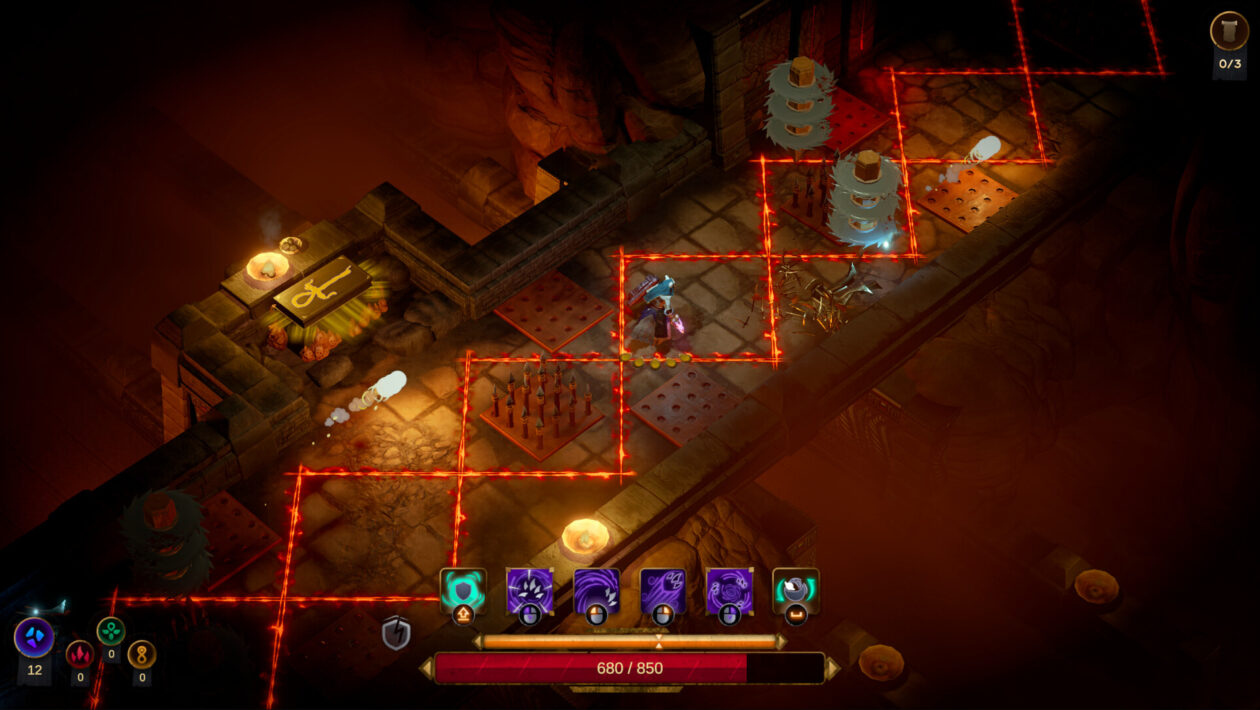
Task: Activate the teal shield ability icon
Action: click(x=463, y=590)
